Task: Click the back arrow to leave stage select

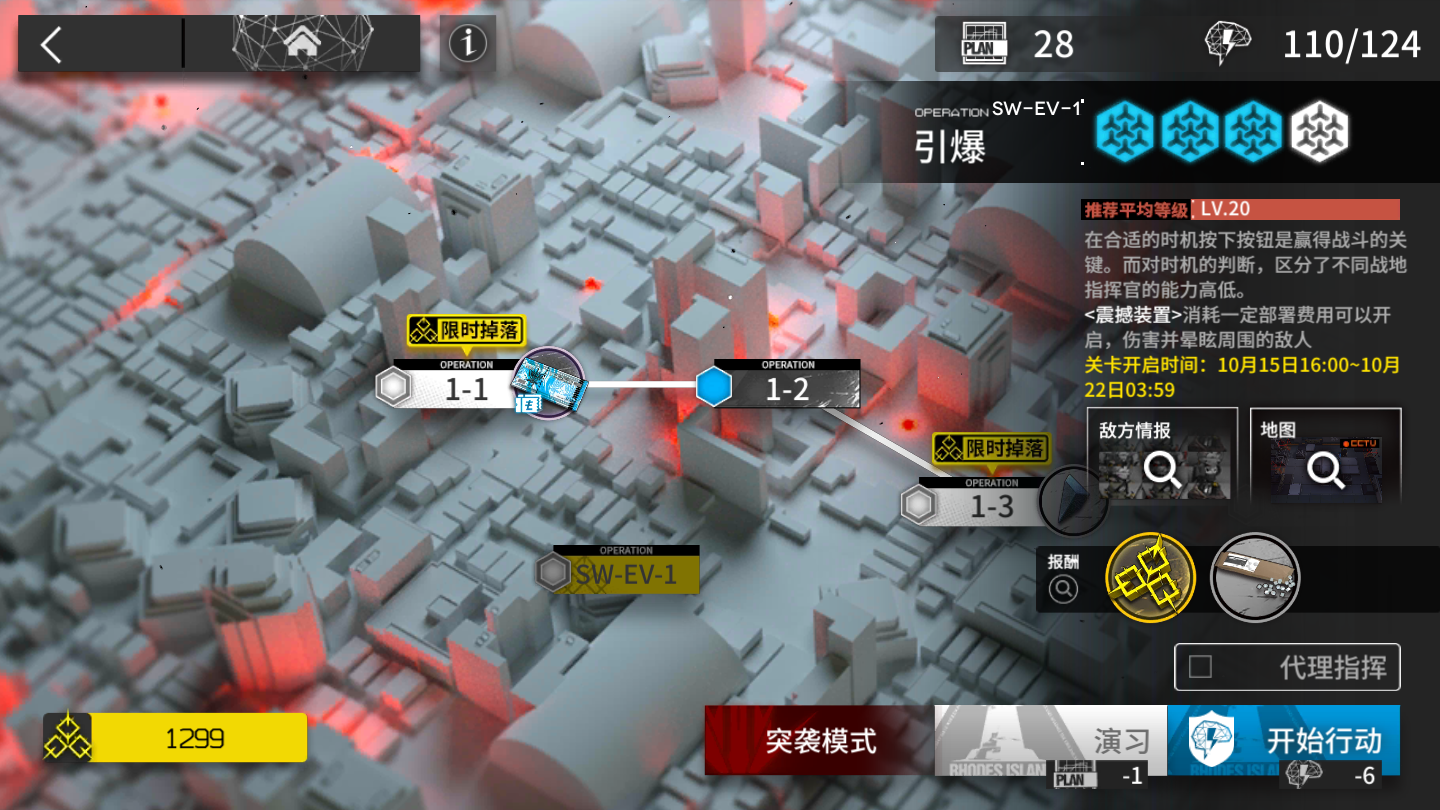Action: [x=52, y=43]
